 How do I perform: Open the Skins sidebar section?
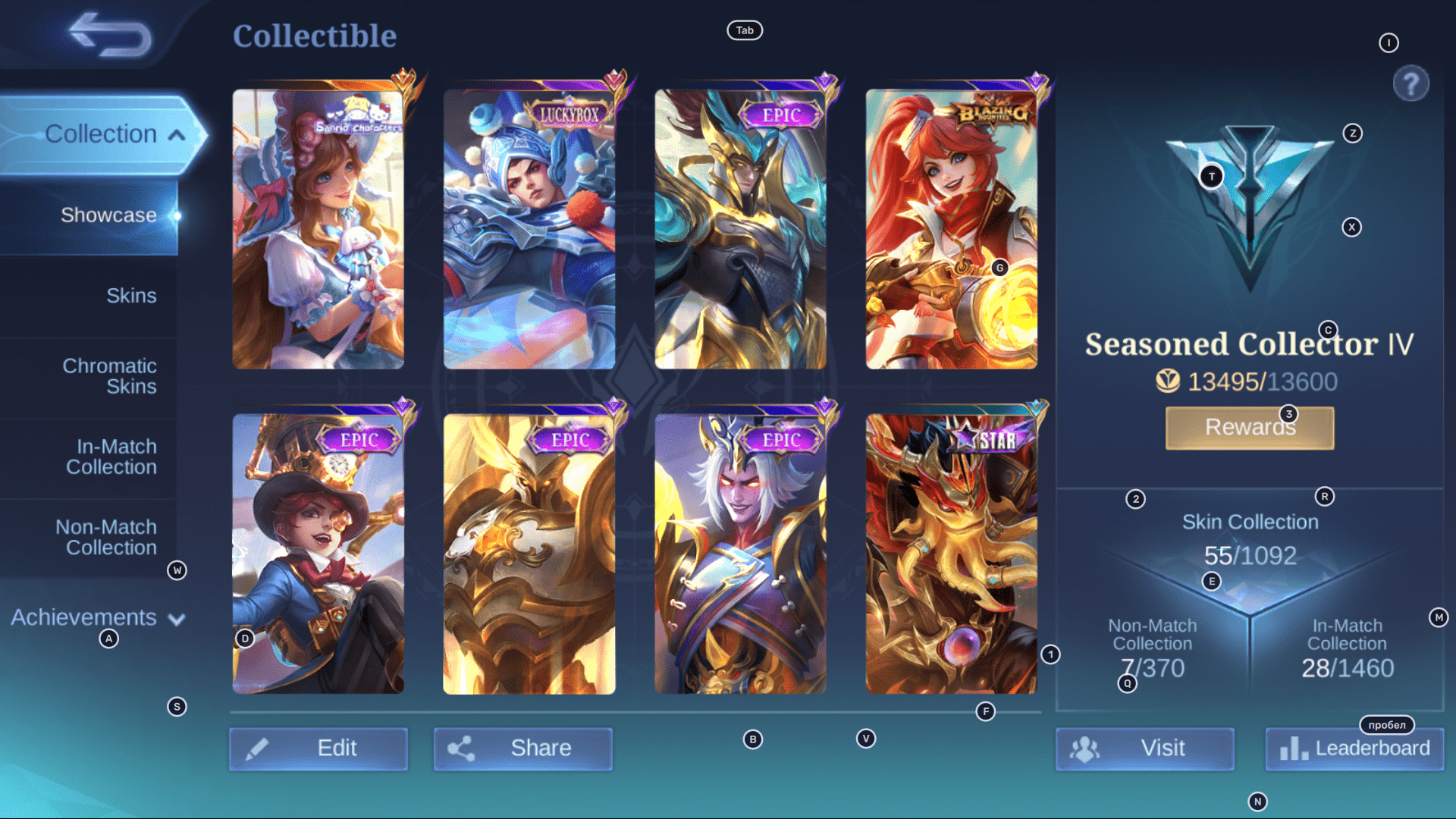pos(131,296)
